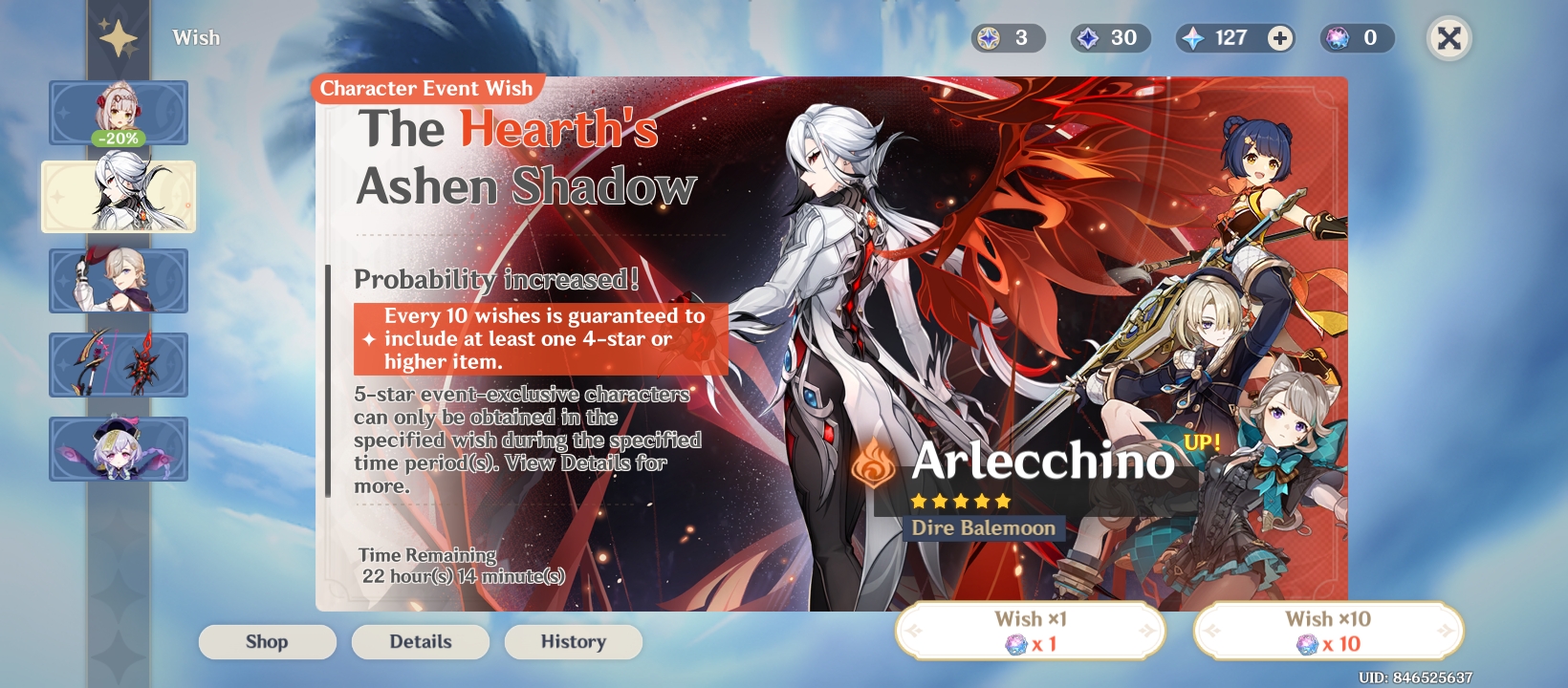Switch to the weapon Epitome Invocation banner

(x=119, y=365)
